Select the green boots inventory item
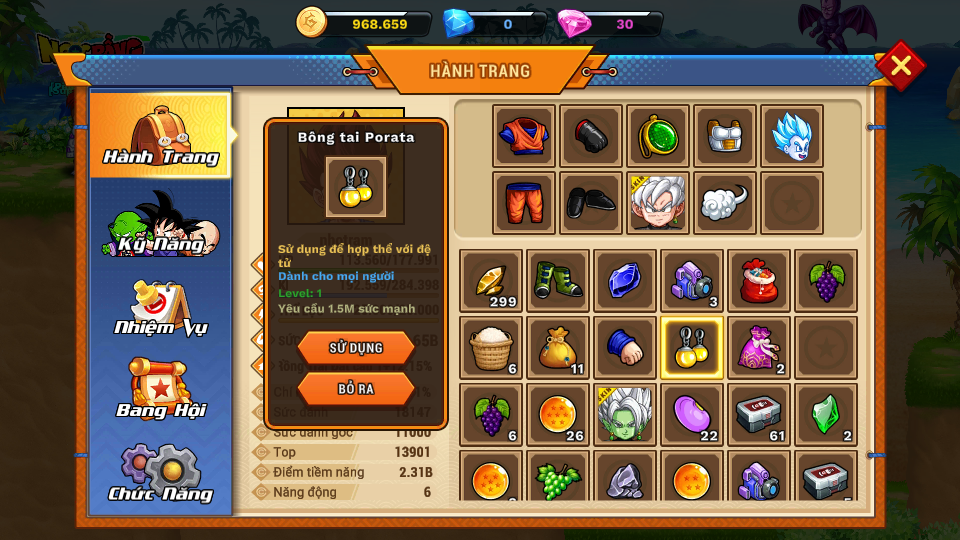This screenshot has width=960, height=540. 558,281
